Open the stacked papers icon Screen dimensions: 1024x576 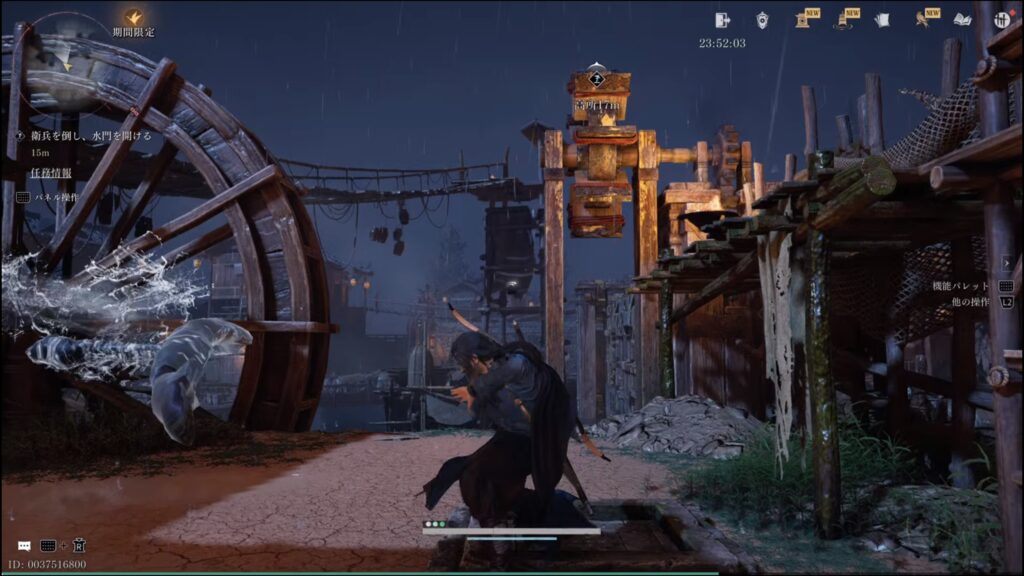pos(882,19)
